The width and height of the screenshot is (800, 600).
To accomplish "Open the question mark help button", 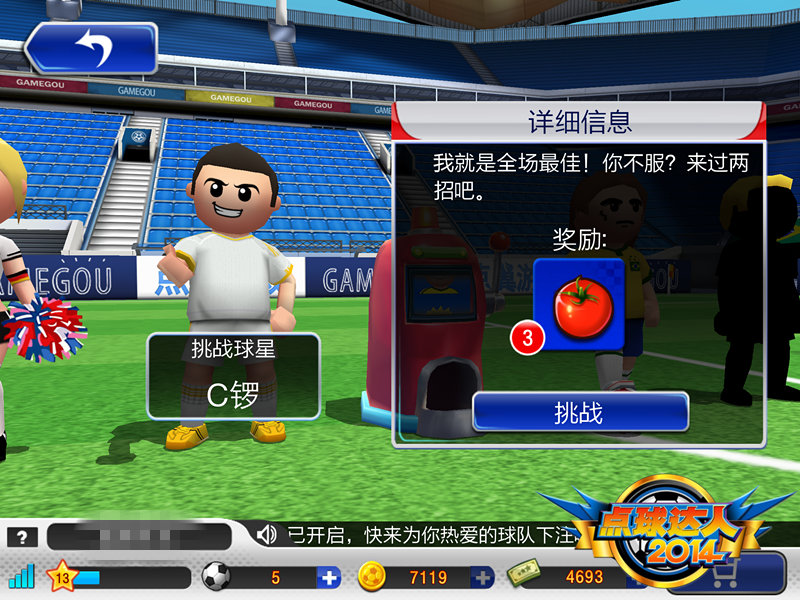I will 22,536.
